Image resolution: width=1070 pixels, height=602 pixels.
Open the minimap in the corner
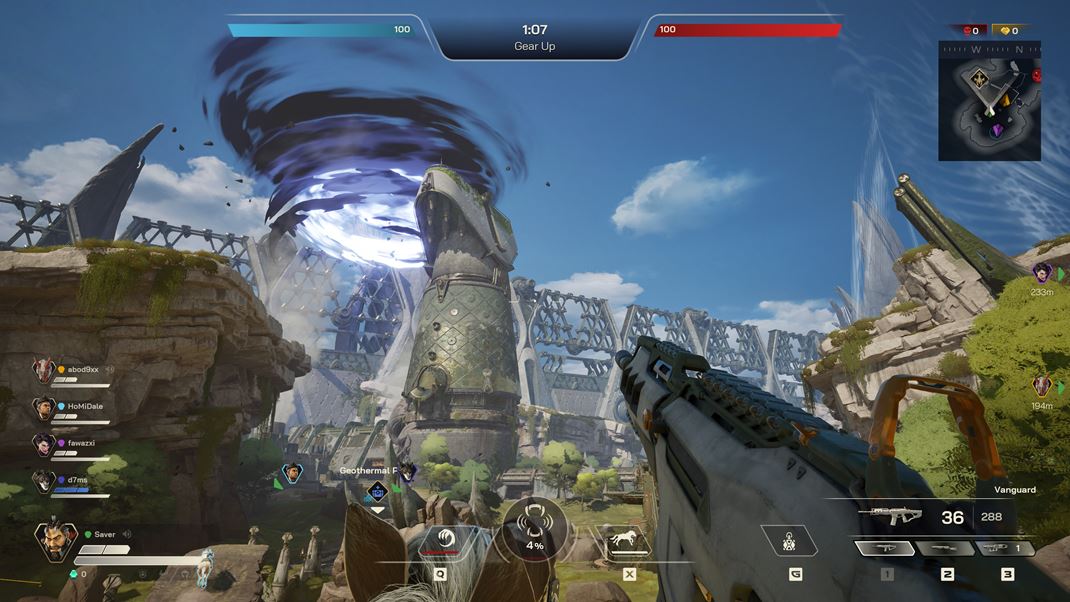989,101
